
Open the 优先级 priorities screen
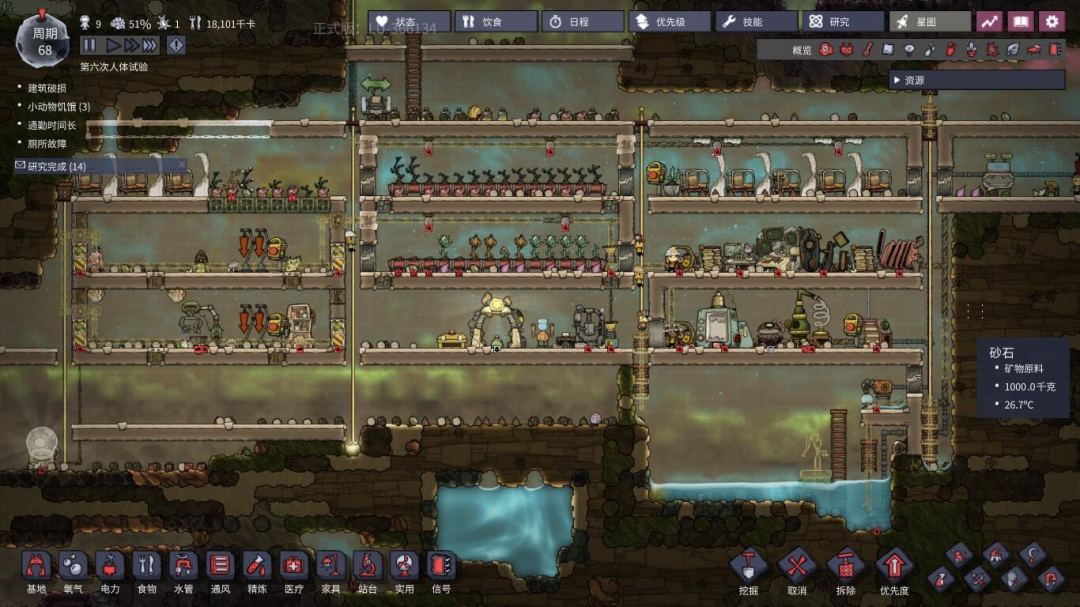coord(668,21)
